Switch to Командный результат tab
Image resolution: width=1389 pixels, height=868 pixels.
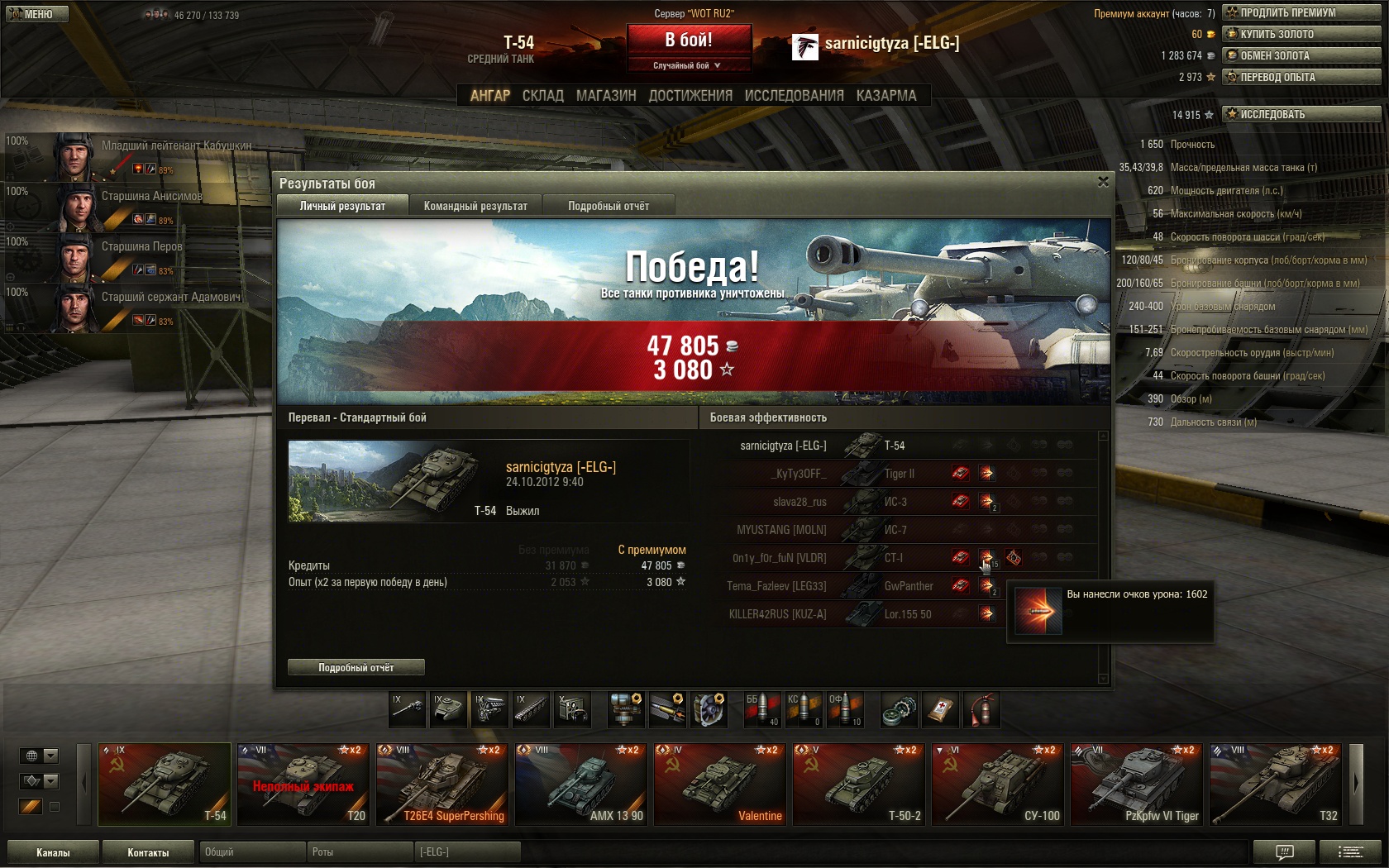475,206
